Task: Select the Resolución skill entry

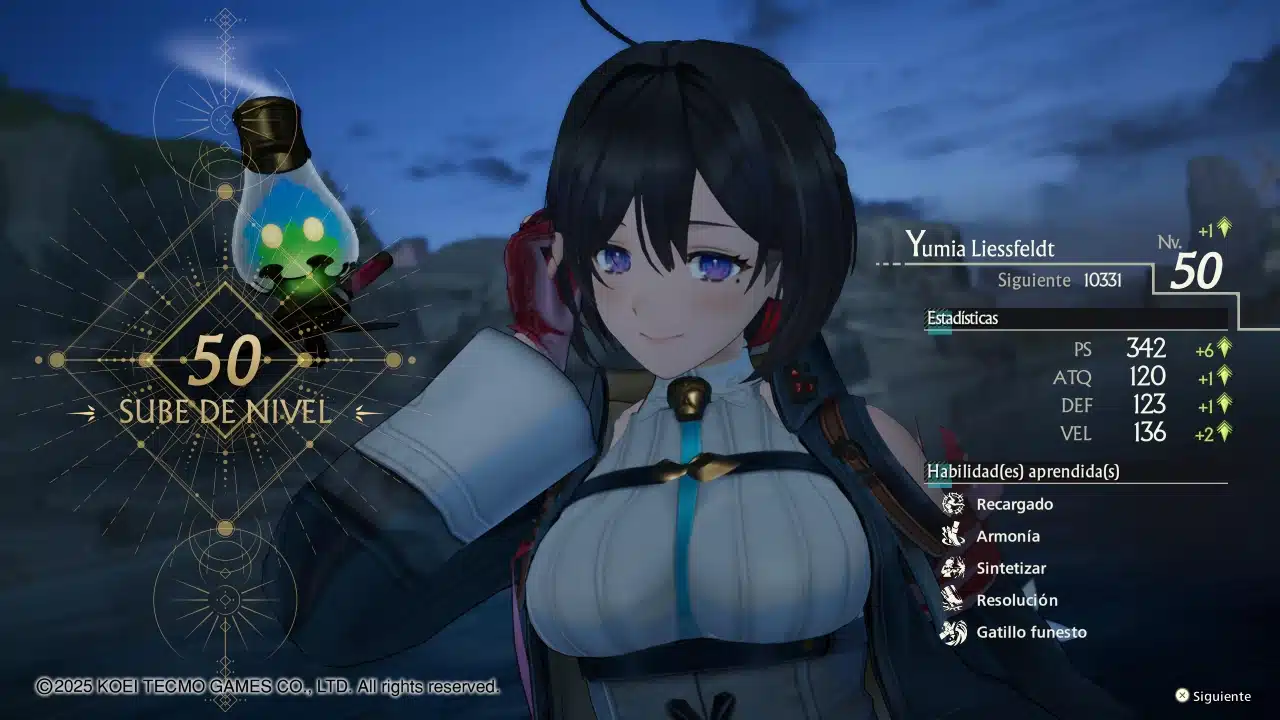Action: click(1016, 600)
